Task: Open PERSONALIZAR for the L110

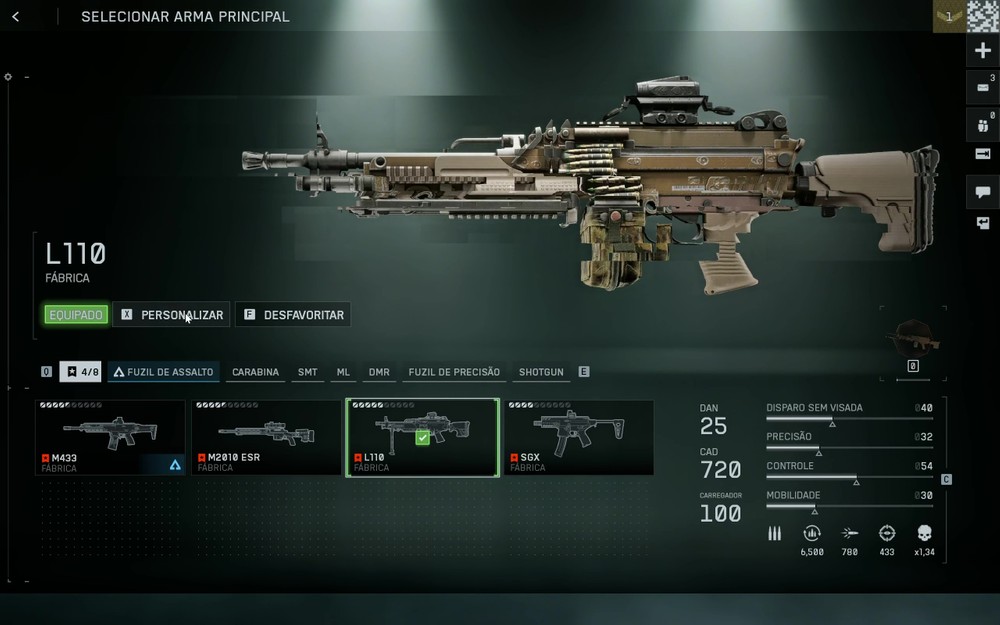Action: point(171,315)
